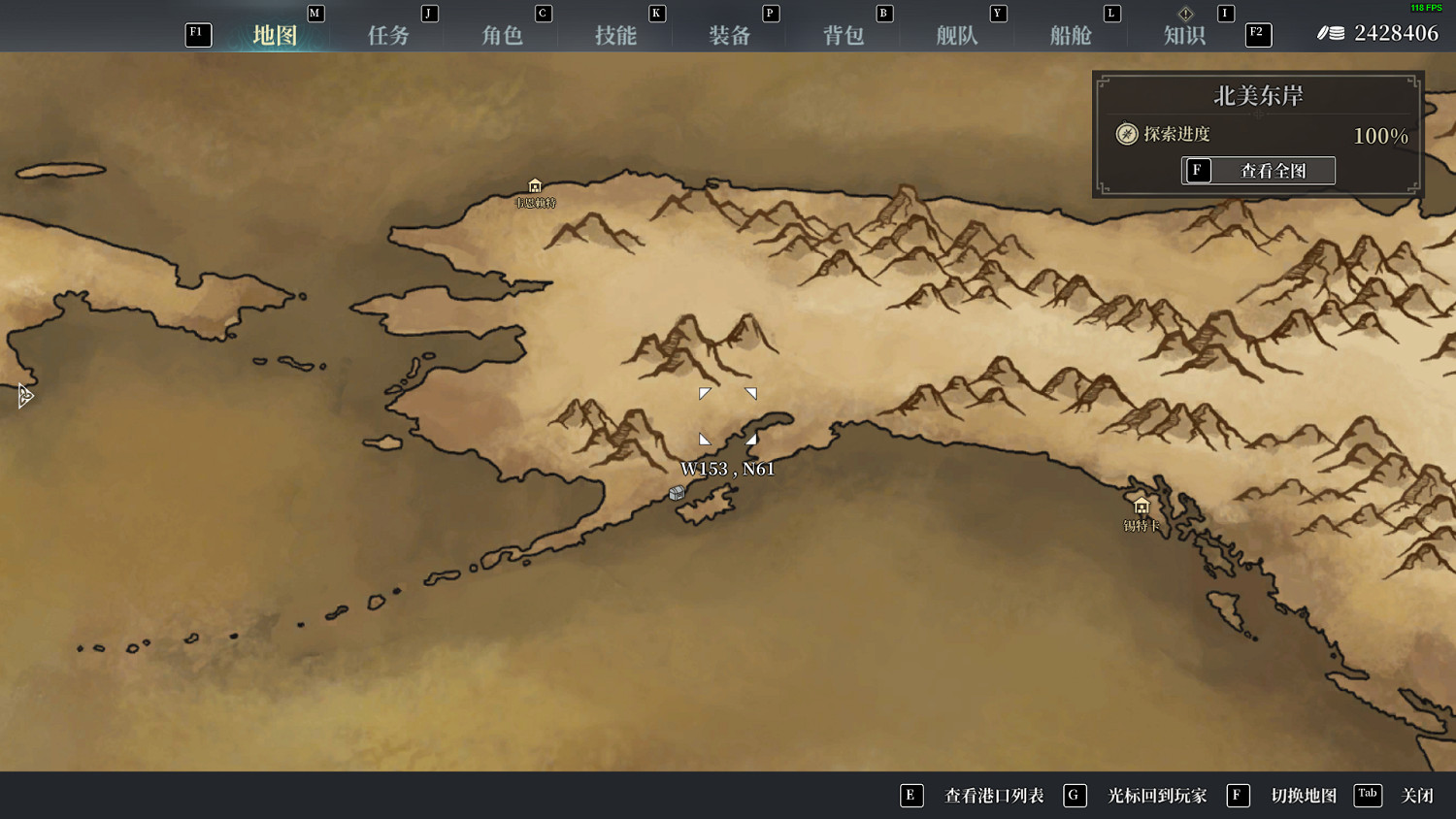Select the 韦恩赖特 port icon on the map
1456x819 pixels.
534,185
